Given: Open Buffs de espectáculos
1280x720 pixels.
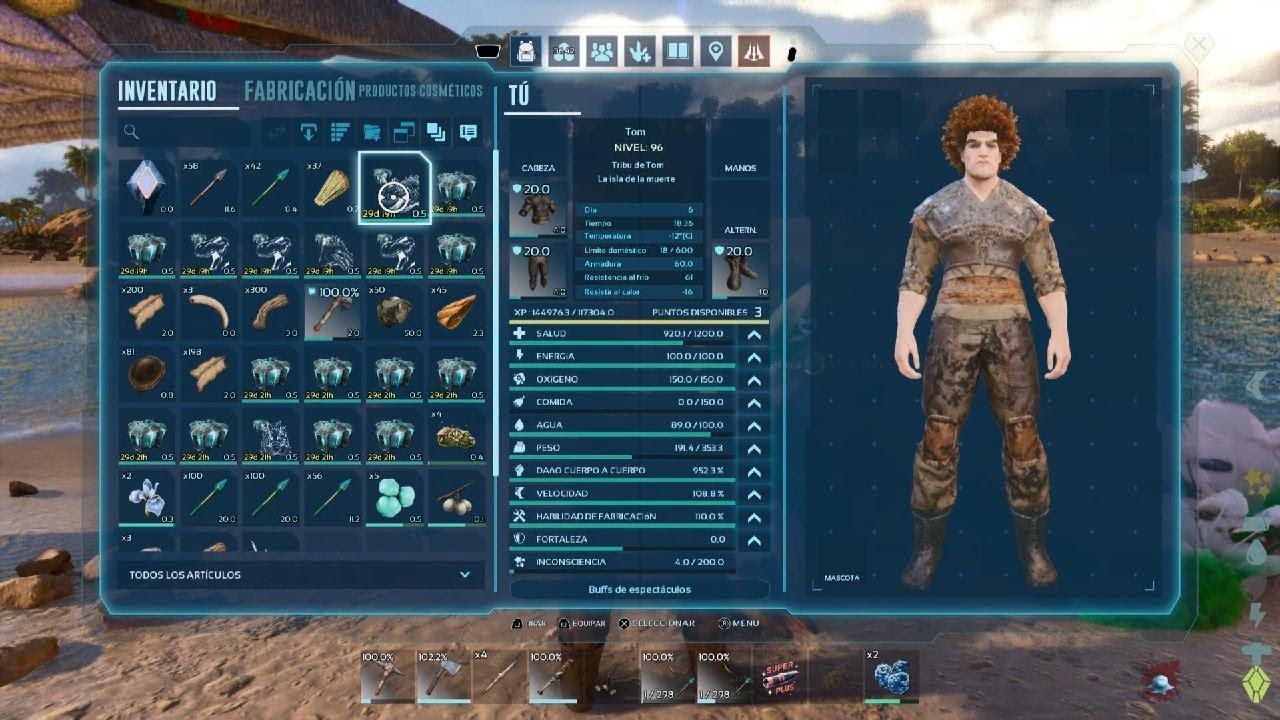Looking at the screenshot, I should 640,590.
